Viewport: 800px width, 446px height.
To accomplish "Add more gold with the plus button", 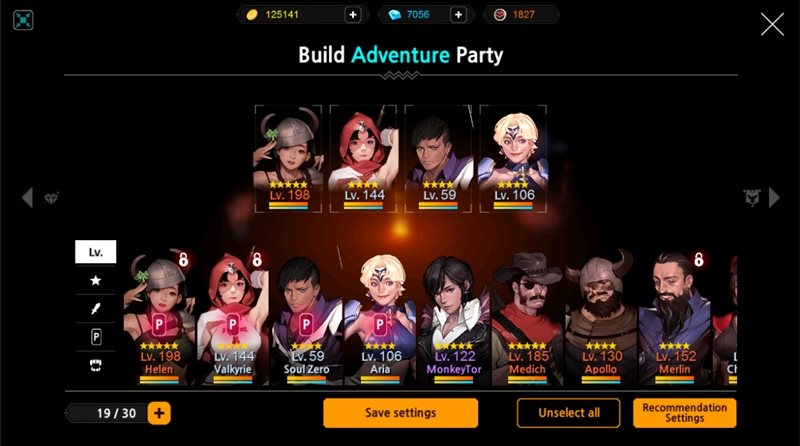I will [x=352, y=14].
